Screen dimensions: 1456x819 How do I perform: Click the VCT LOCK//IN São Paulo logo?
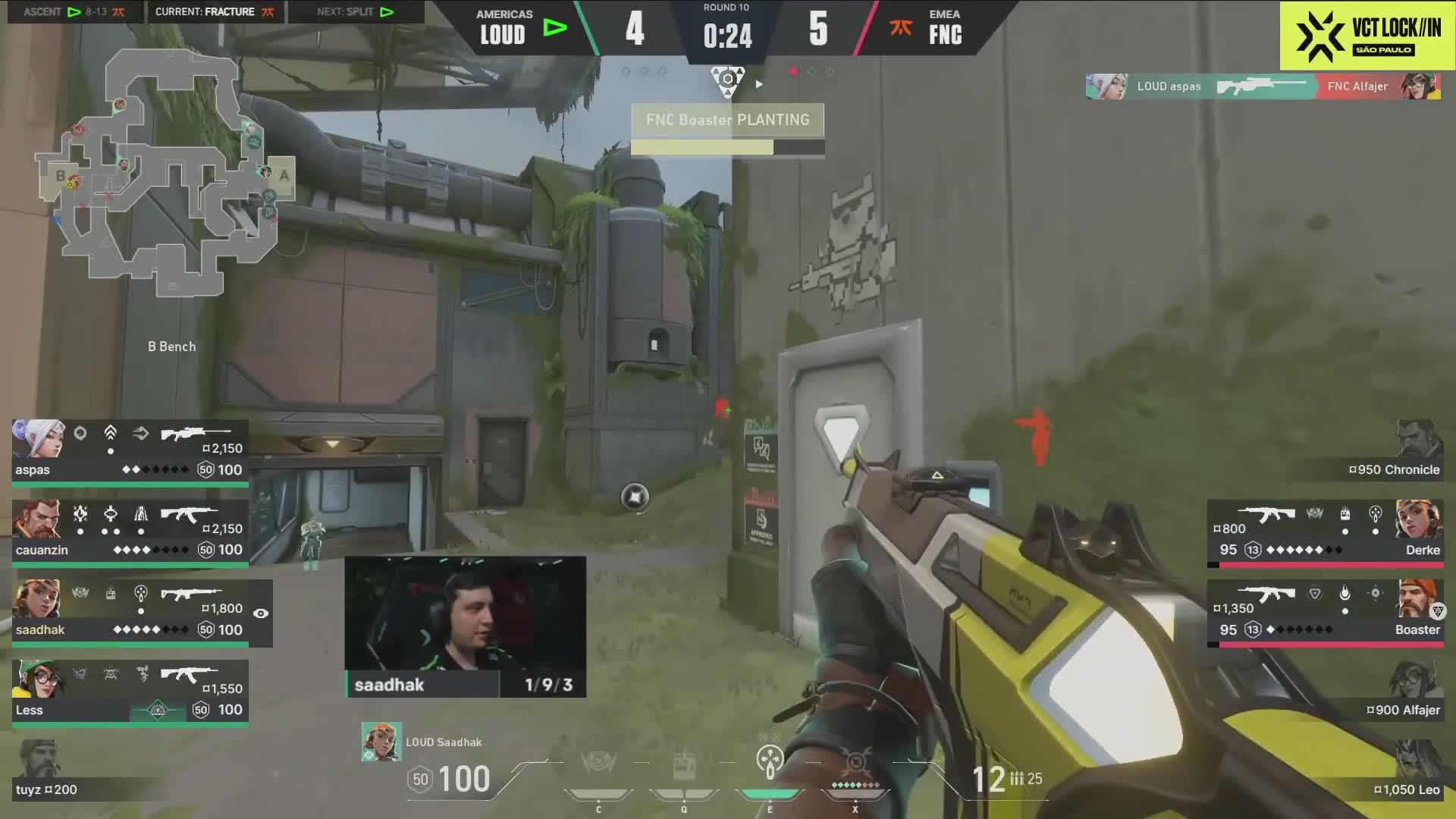(1367, 36)
